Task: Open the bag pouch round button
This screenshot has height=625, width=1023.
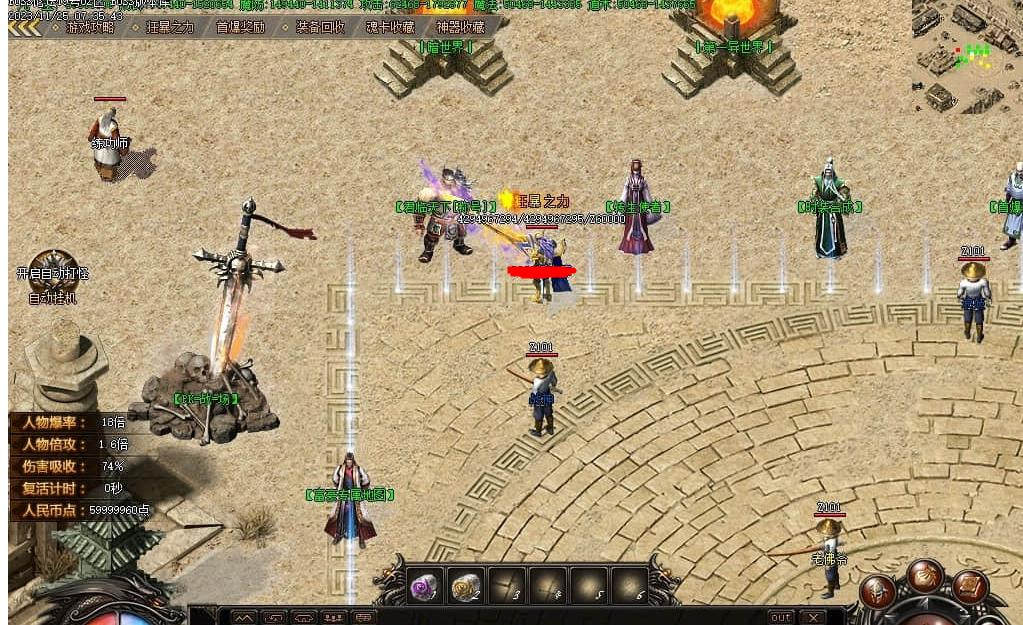Action: point(925,577)
